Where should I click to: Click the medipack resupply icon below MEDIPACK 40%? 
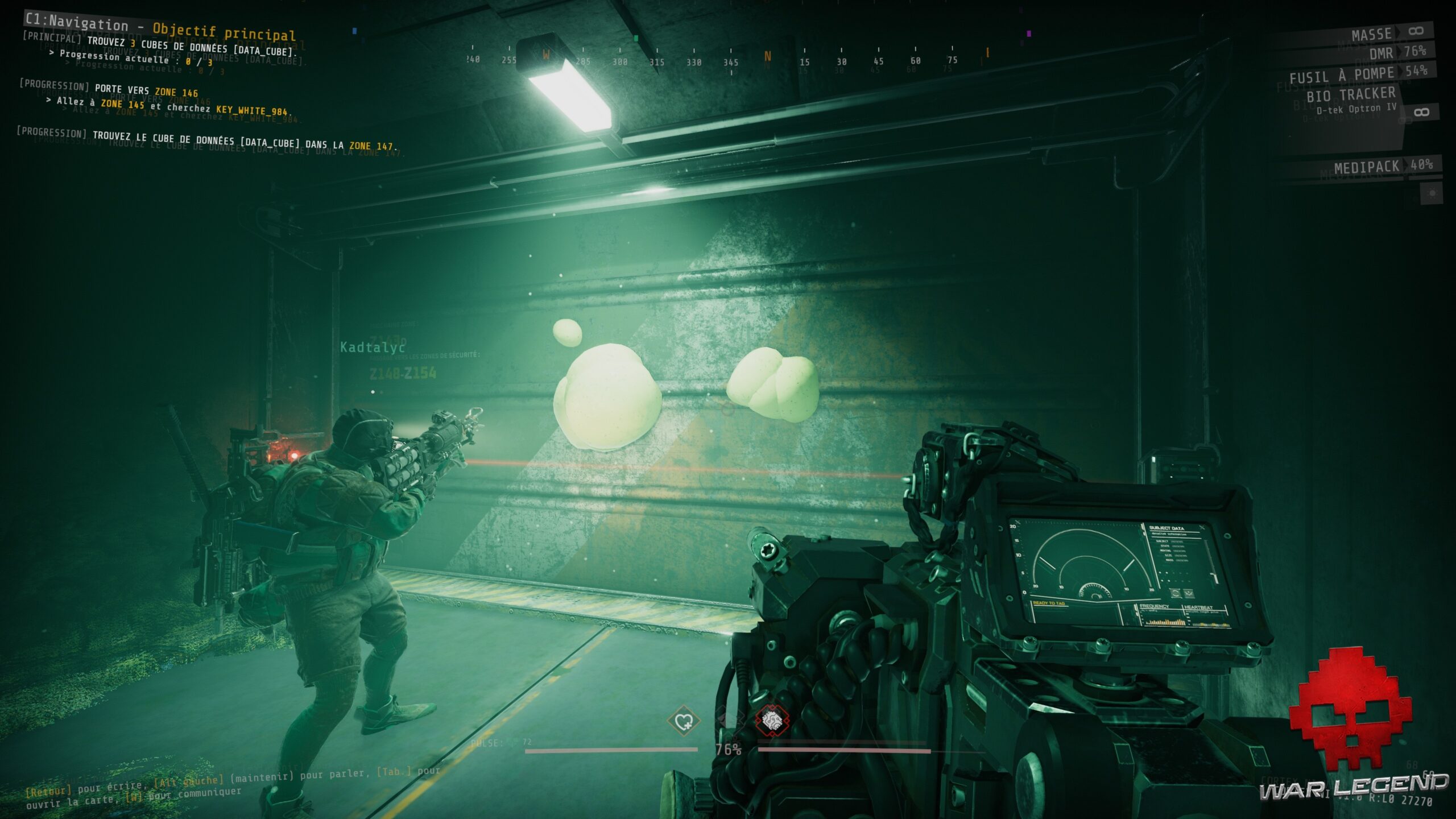click(1432, 193)
